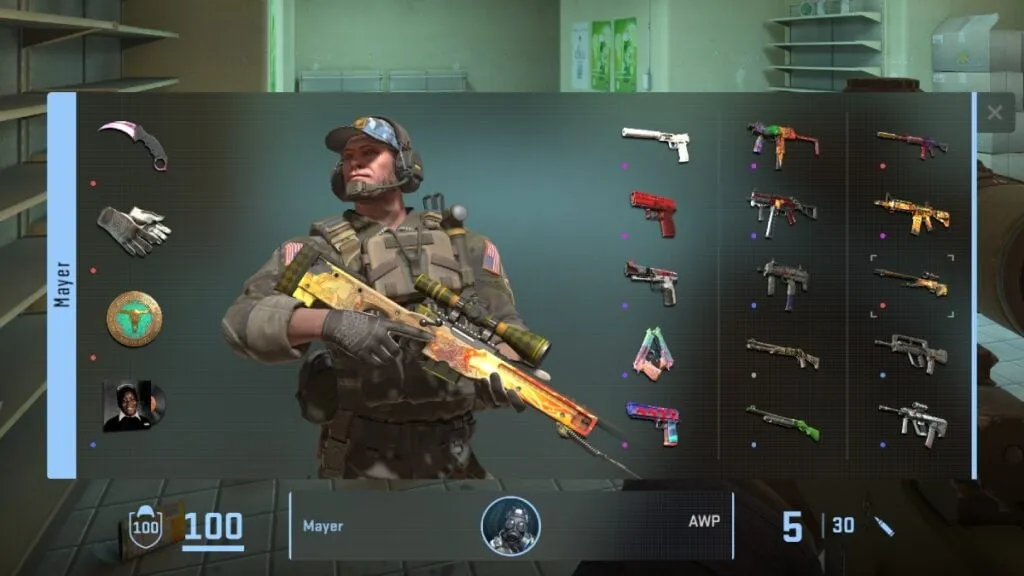The image size is (1024, 576).
Task: Select the white silenced pistol
Action: (x=656, y=142)
